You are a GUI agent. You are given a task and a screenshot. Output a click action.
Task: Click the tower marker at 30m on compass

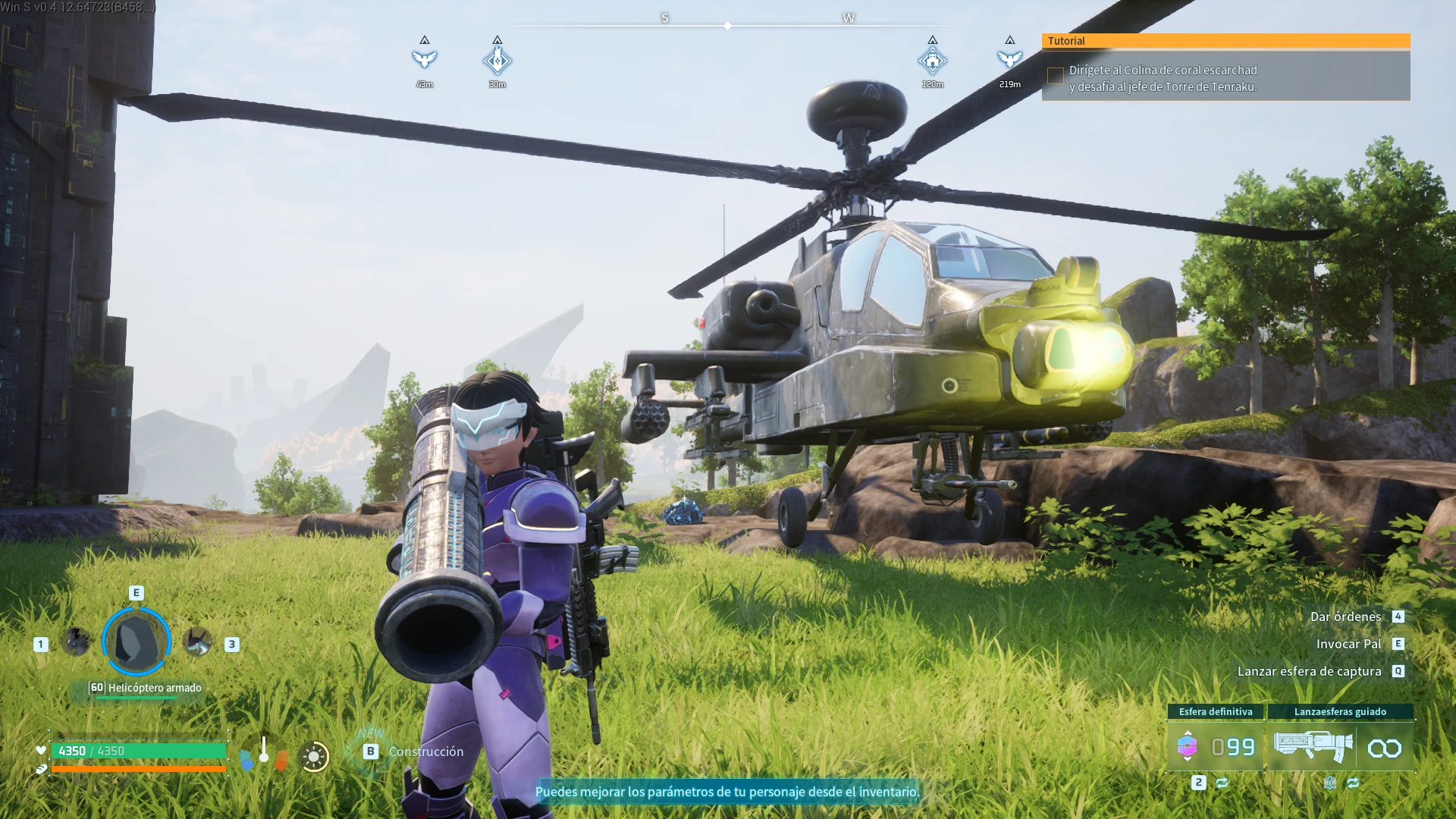497,60
